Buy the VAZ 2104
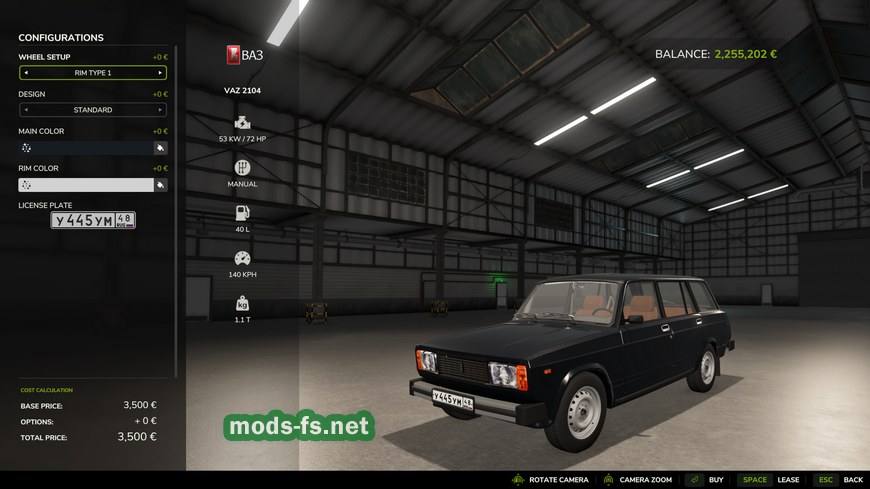The height and width of the screenshot is (489, 870). tap(705, 480)
